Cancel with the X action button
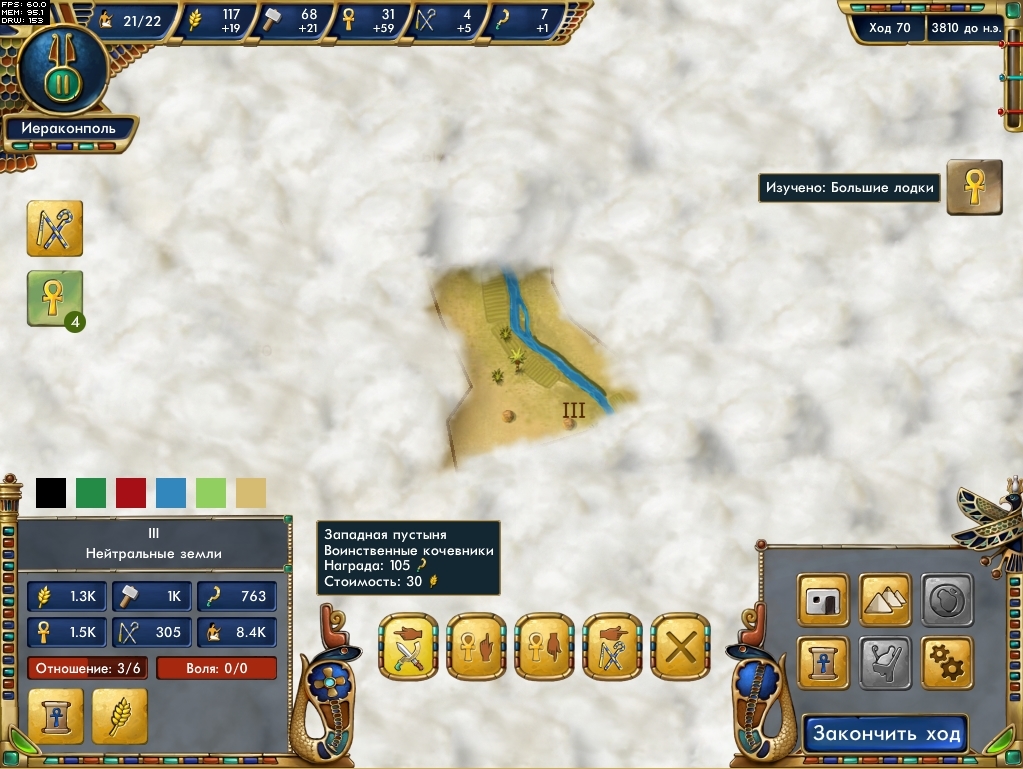This screenshot has height=769, width=1023. 680,647
